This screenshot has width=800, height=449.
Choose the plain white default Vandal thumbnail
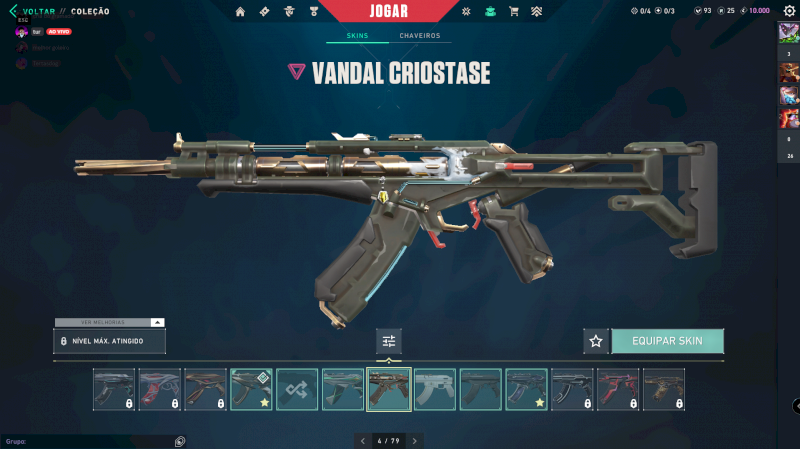[x=435, y=390]
